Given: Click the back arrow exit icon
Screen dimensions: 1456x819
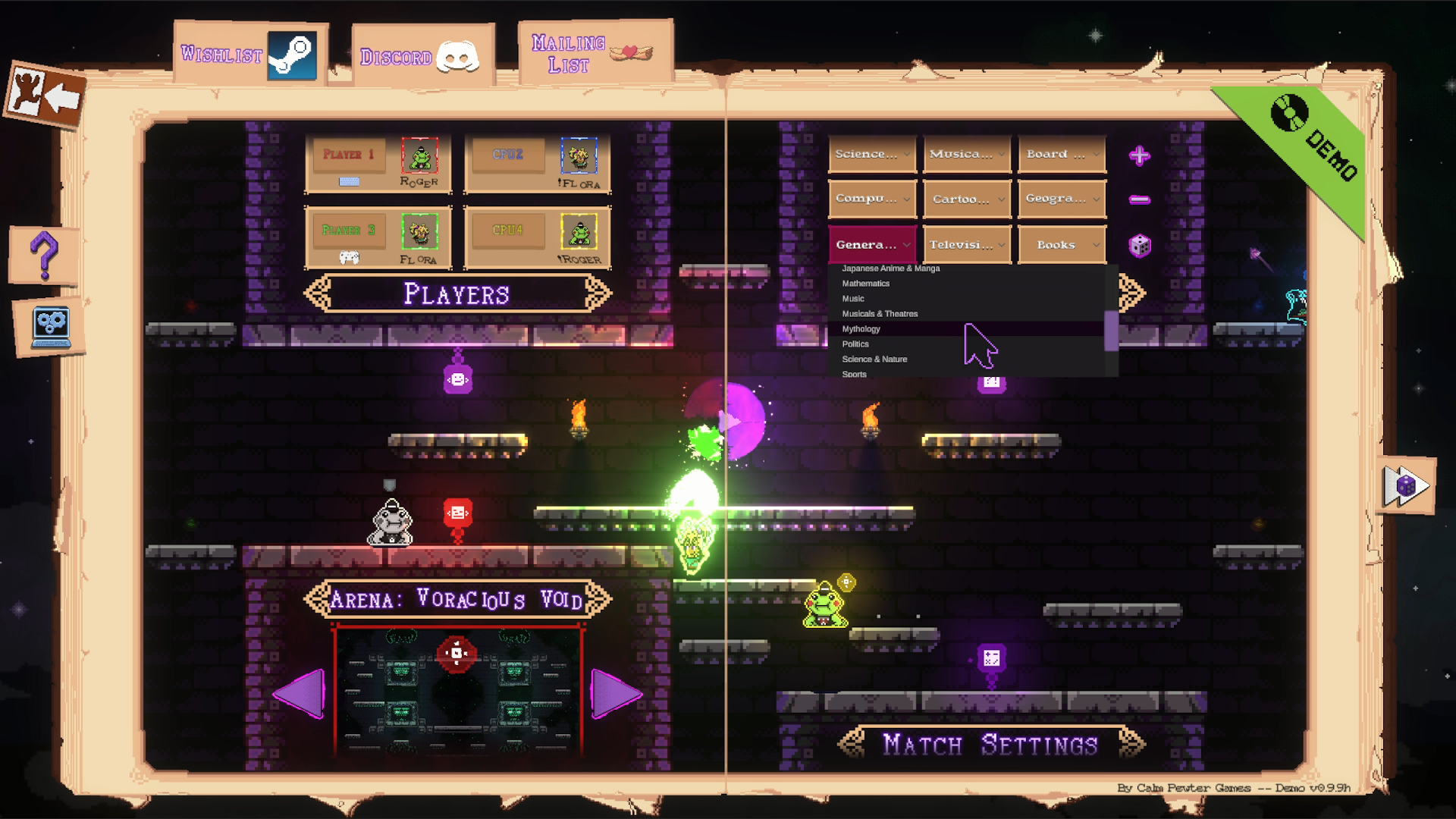Looking at the screenshot, I should [x=47, y=93].
